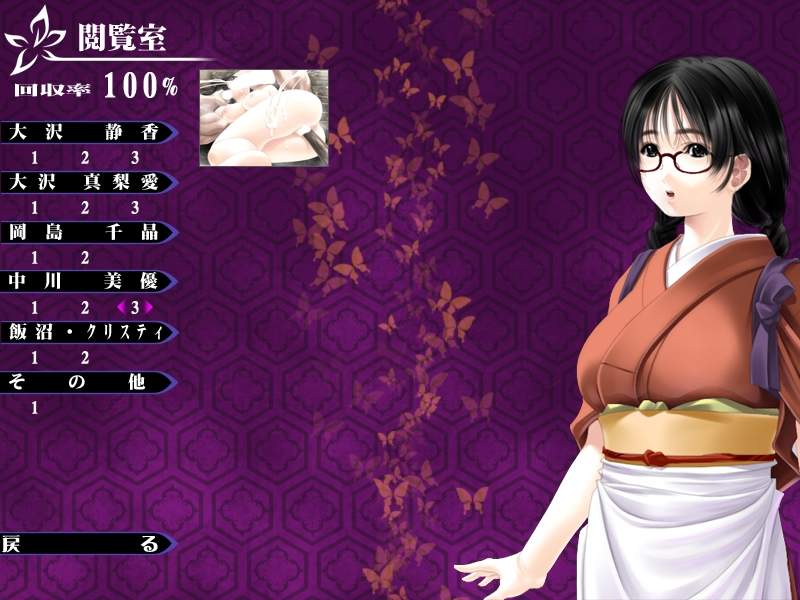View the gallery preview thumbnail
The height and width of the screenshot is (600, 800).
264,118
